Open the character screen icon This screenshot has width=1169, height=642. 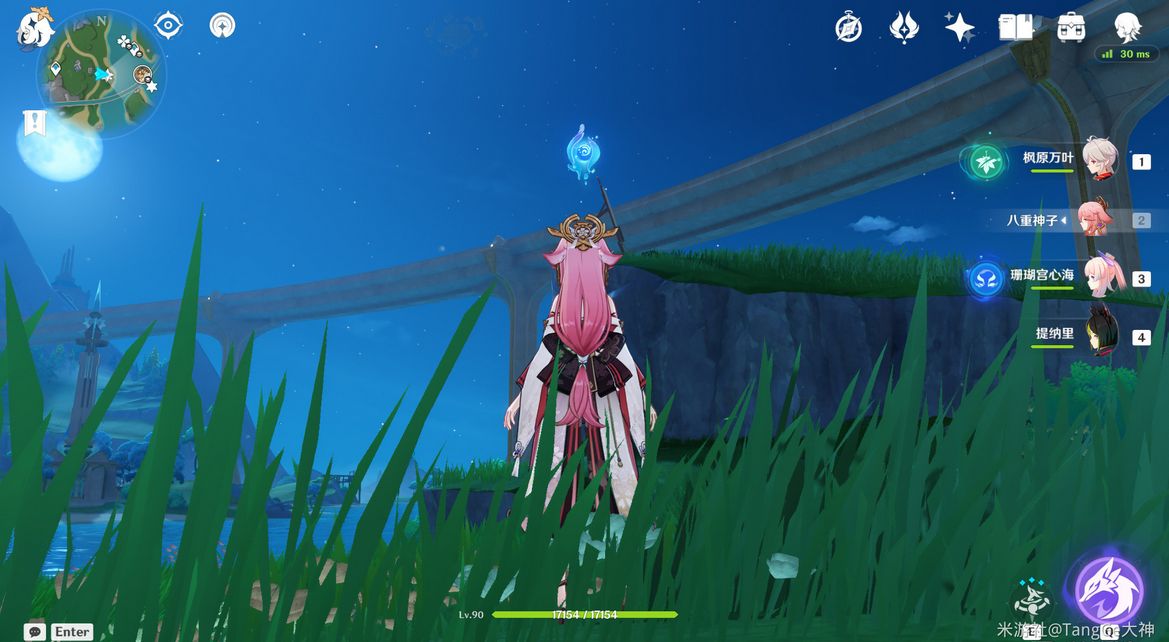[x=1127, y=26]
